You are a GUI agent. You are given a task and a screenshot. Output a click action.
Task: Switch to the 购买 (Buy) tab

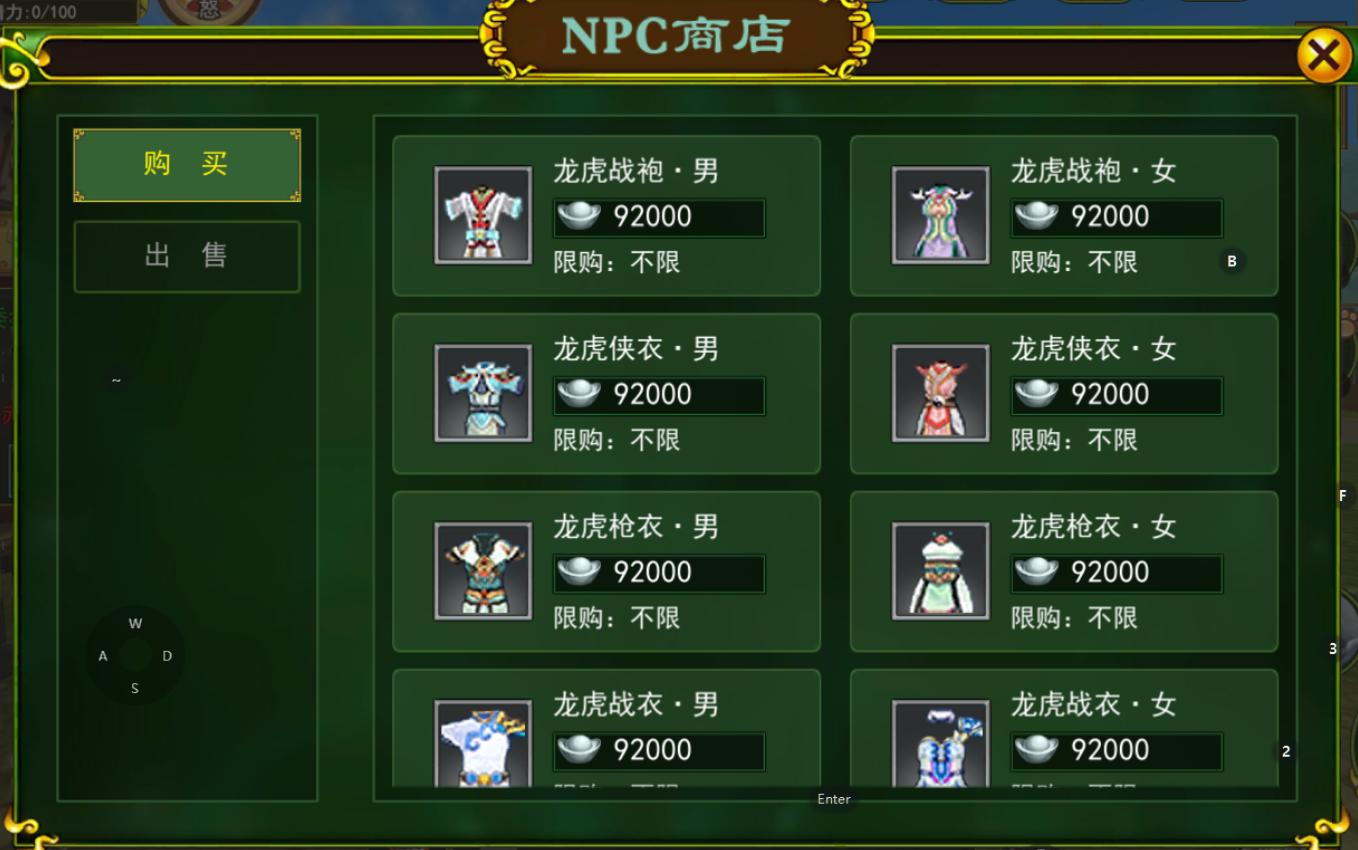pos(186,164)
